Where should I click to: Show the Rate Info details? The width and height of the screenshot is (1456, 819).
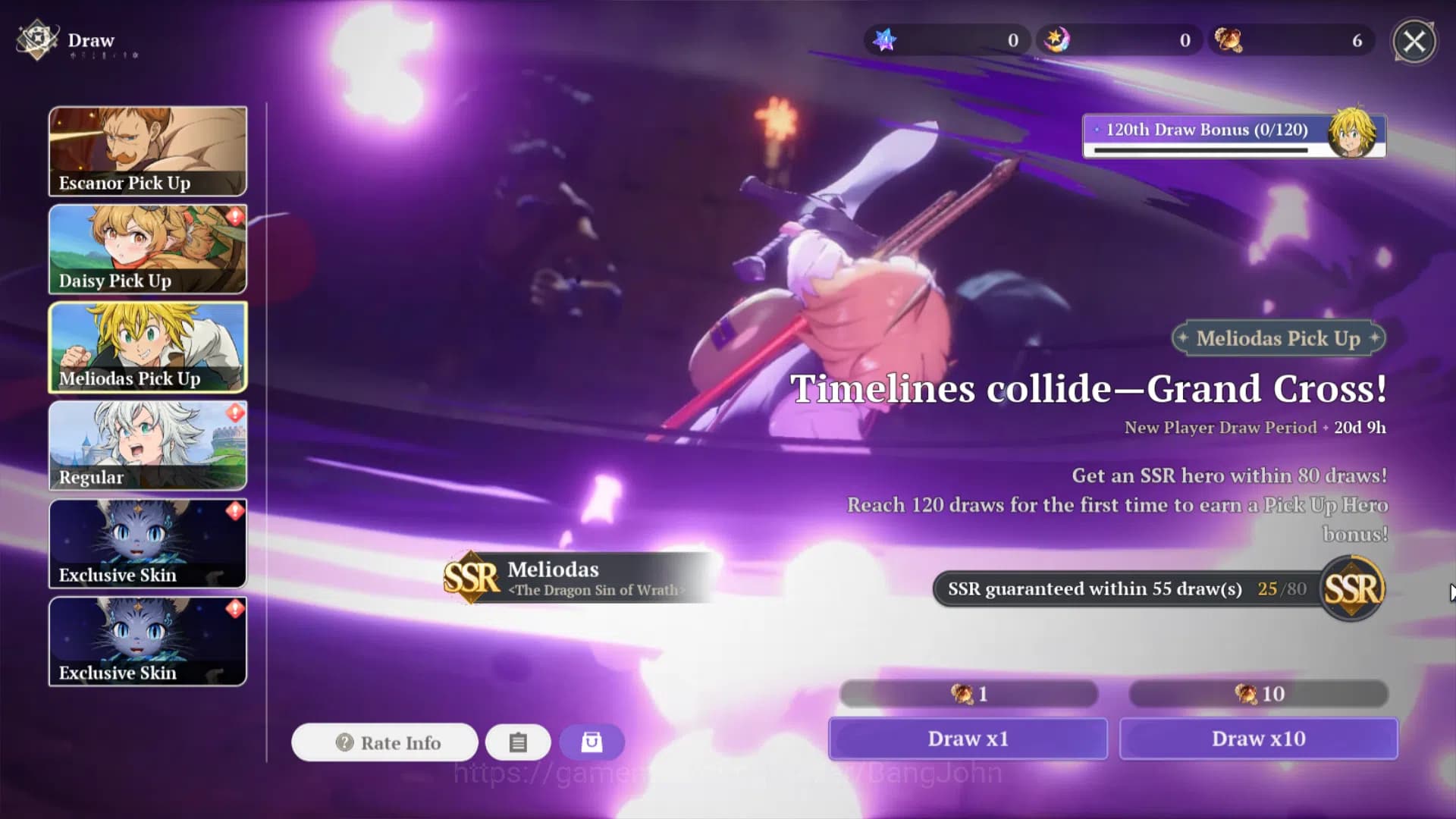(x=385, y=742)
